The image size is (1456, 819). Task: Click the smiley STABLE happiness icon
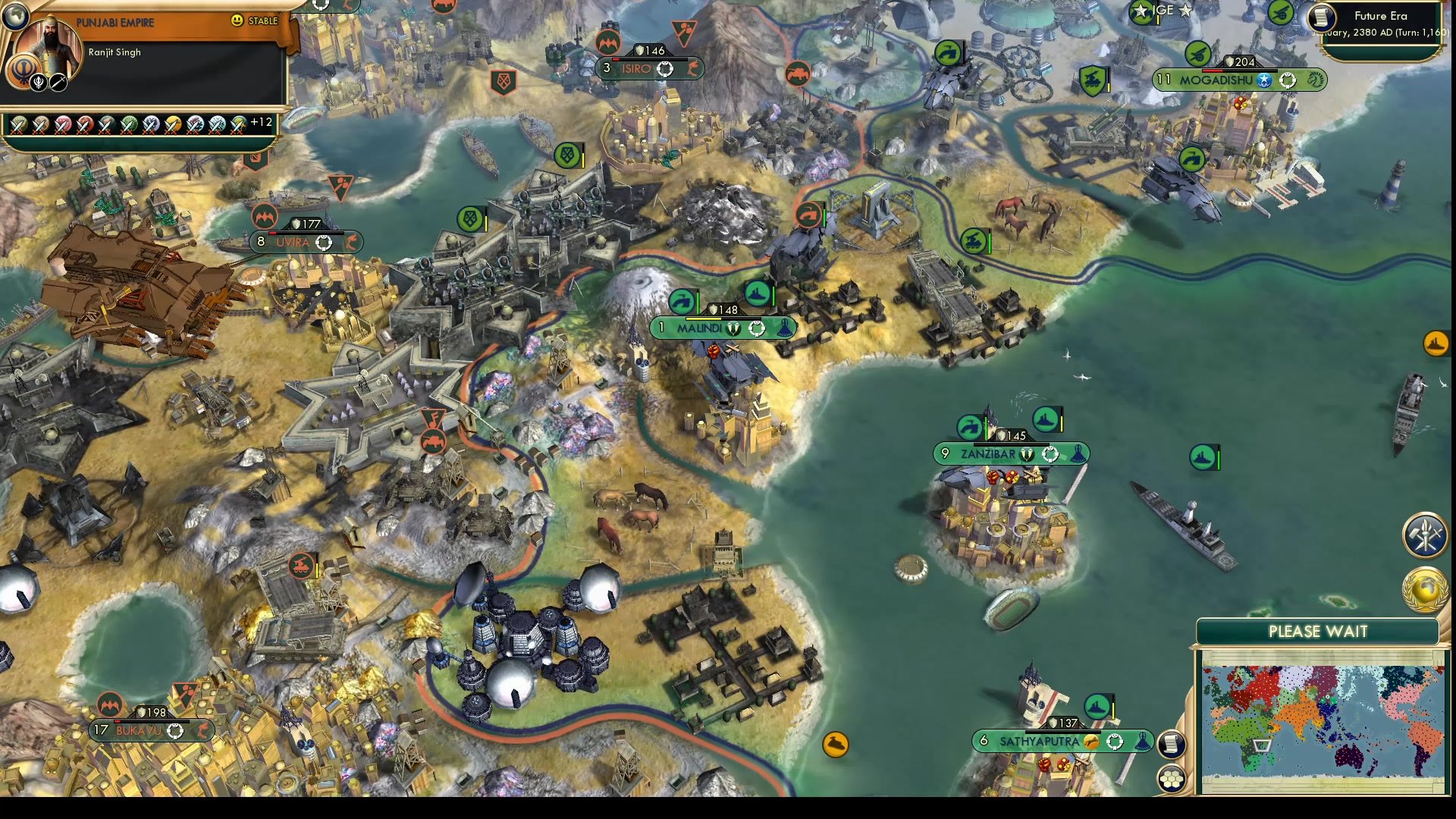(x=237, y=20)
